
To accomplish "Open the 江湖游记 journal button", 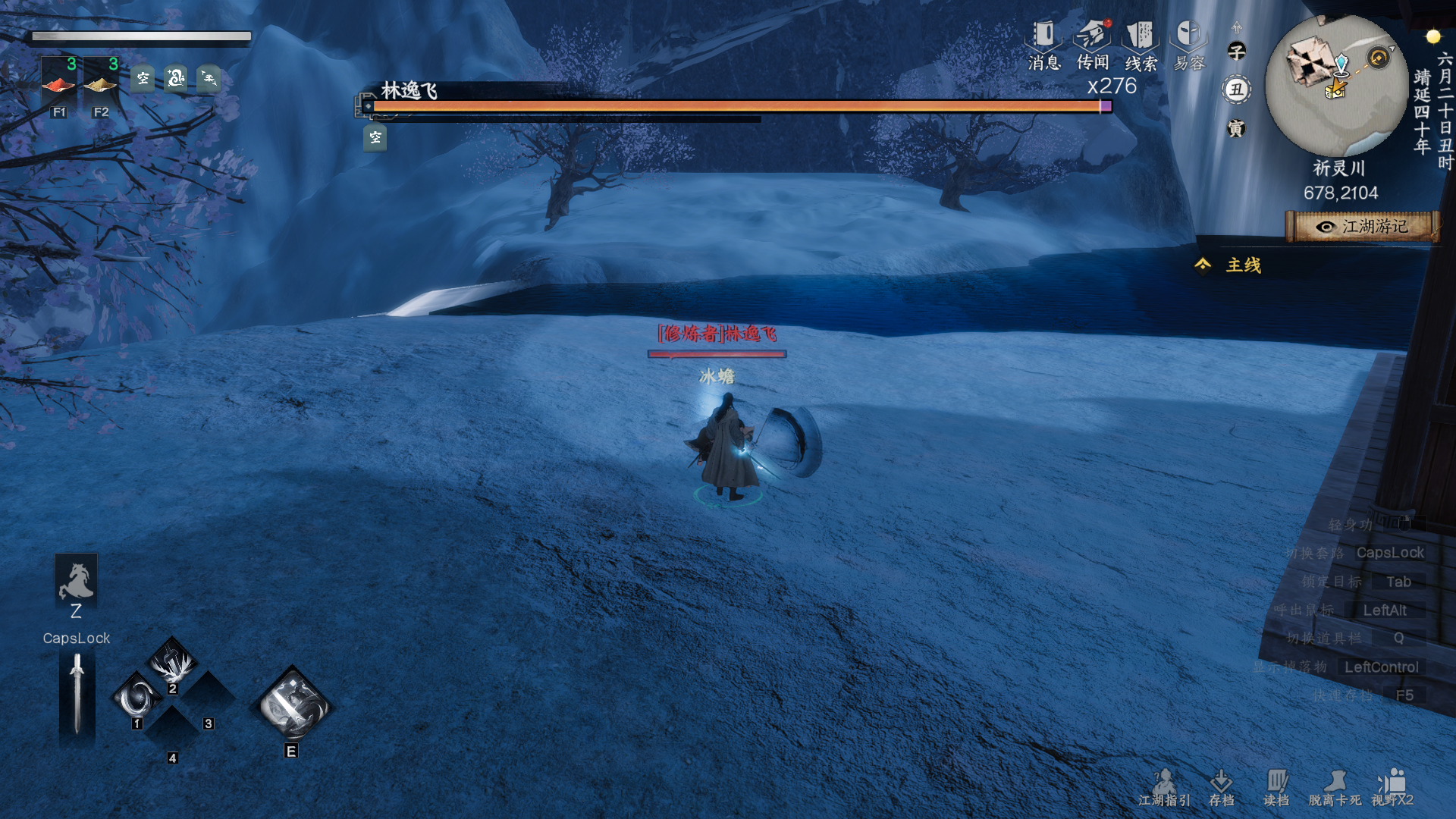I will 1363,227.
